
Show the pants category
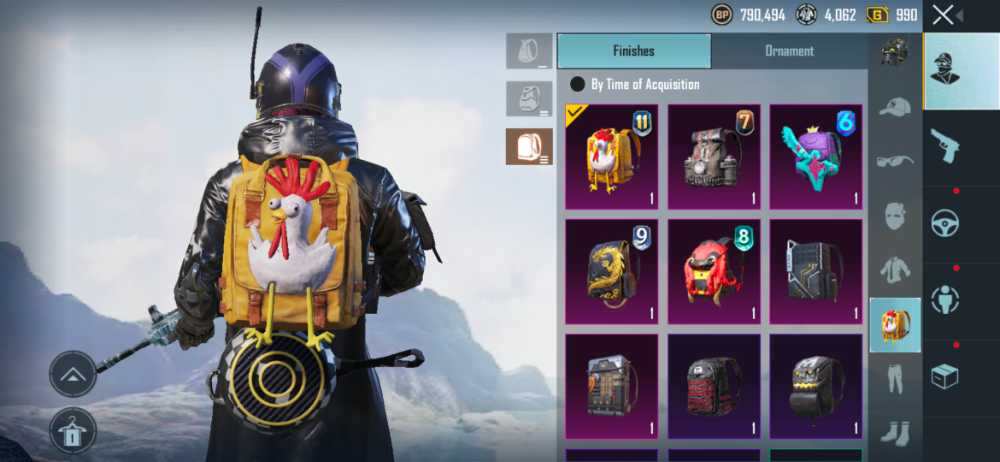(x=895, y=379)
